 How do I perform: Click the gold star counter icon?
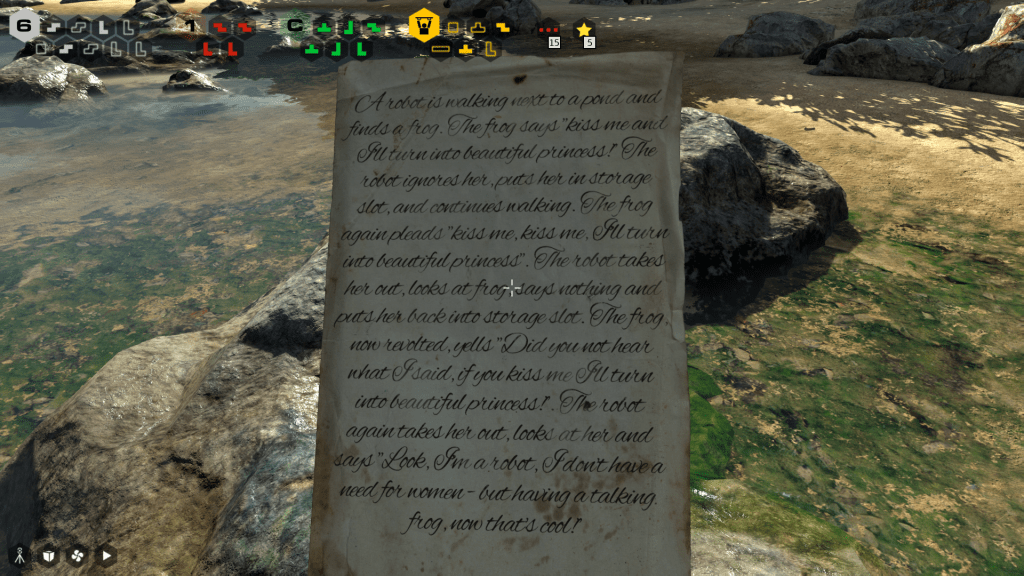584,30
